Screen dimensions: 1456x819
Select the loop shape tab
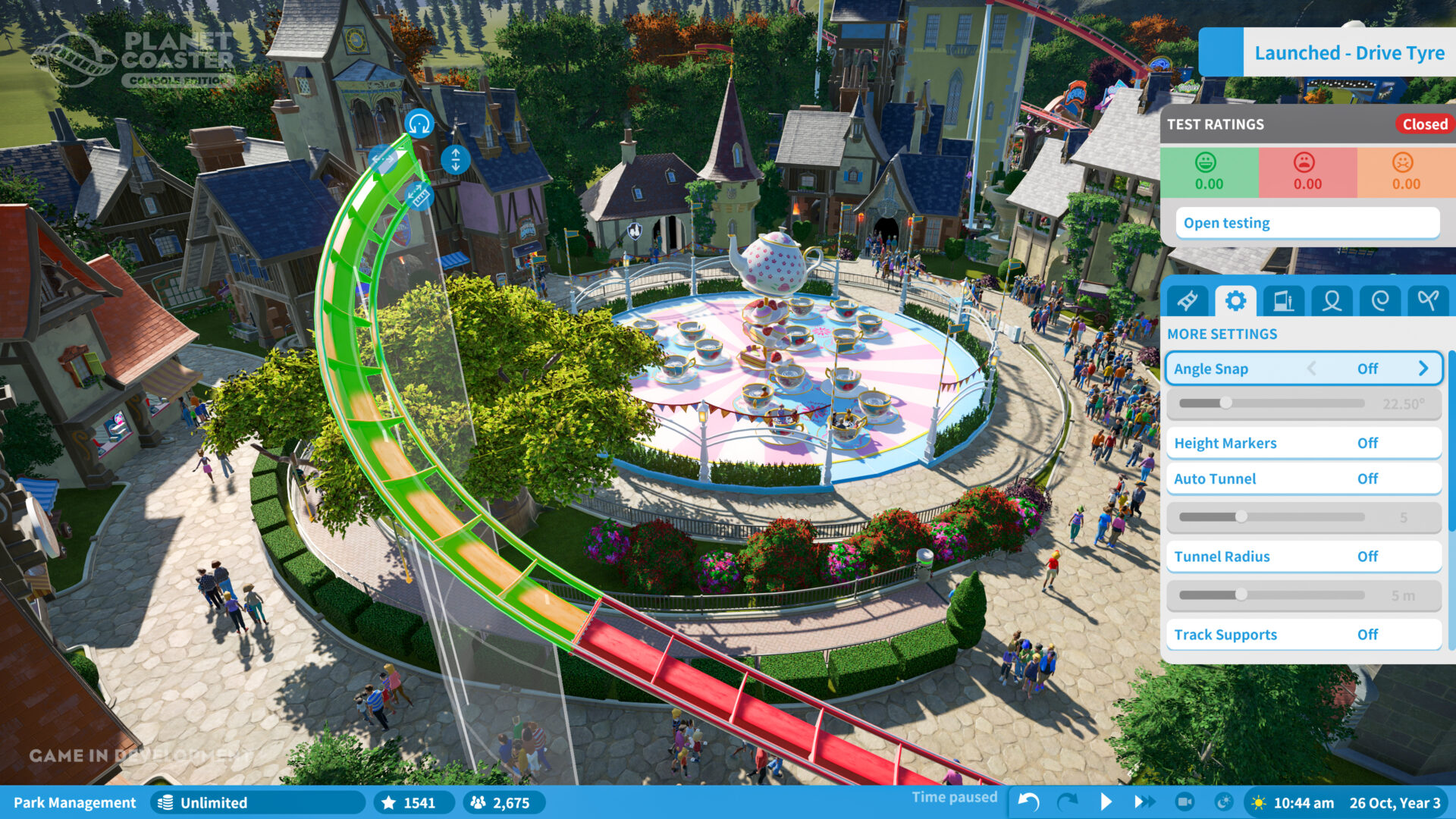tap(1332, 300)
